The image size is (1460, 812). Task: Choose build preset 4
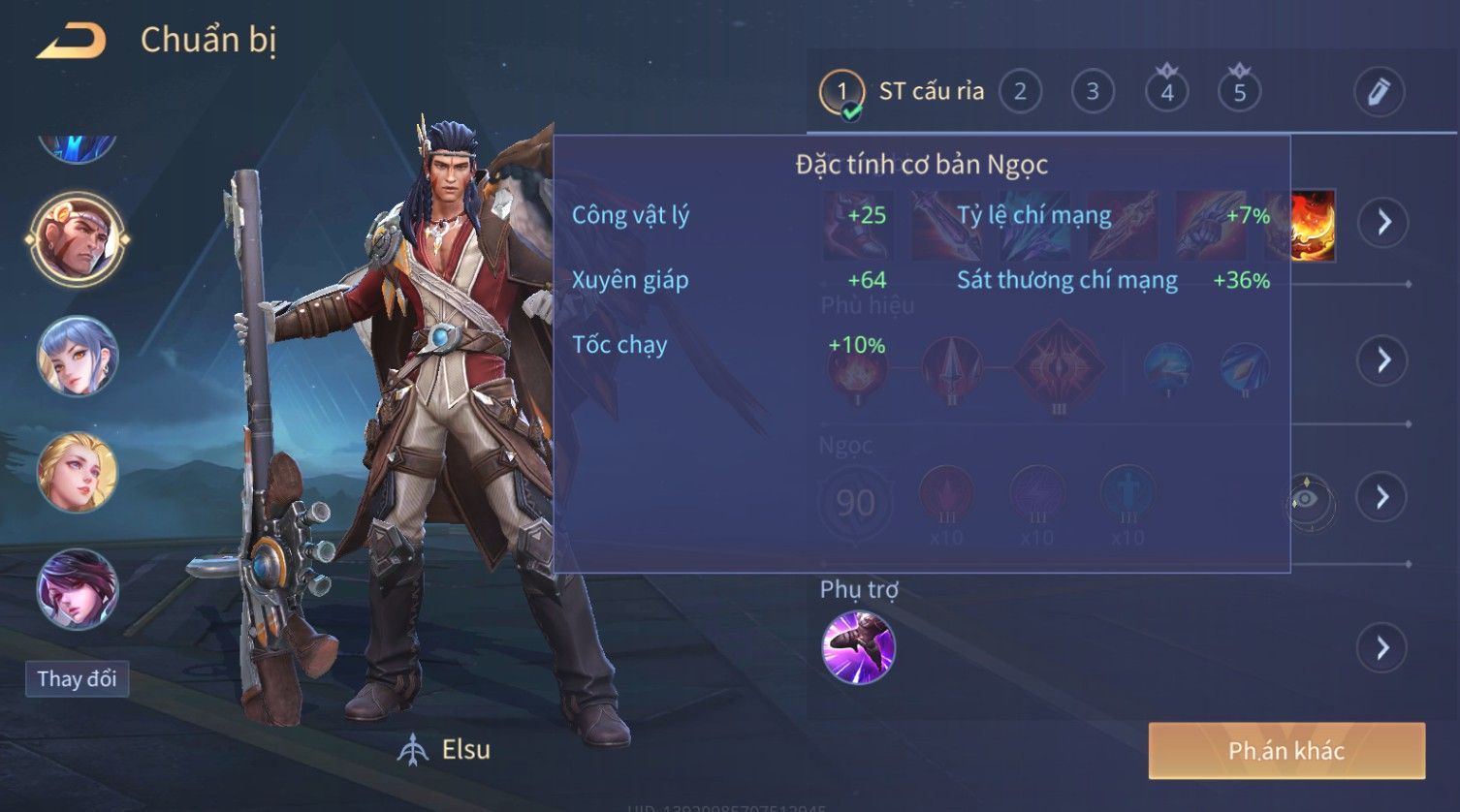[1166, 92]
